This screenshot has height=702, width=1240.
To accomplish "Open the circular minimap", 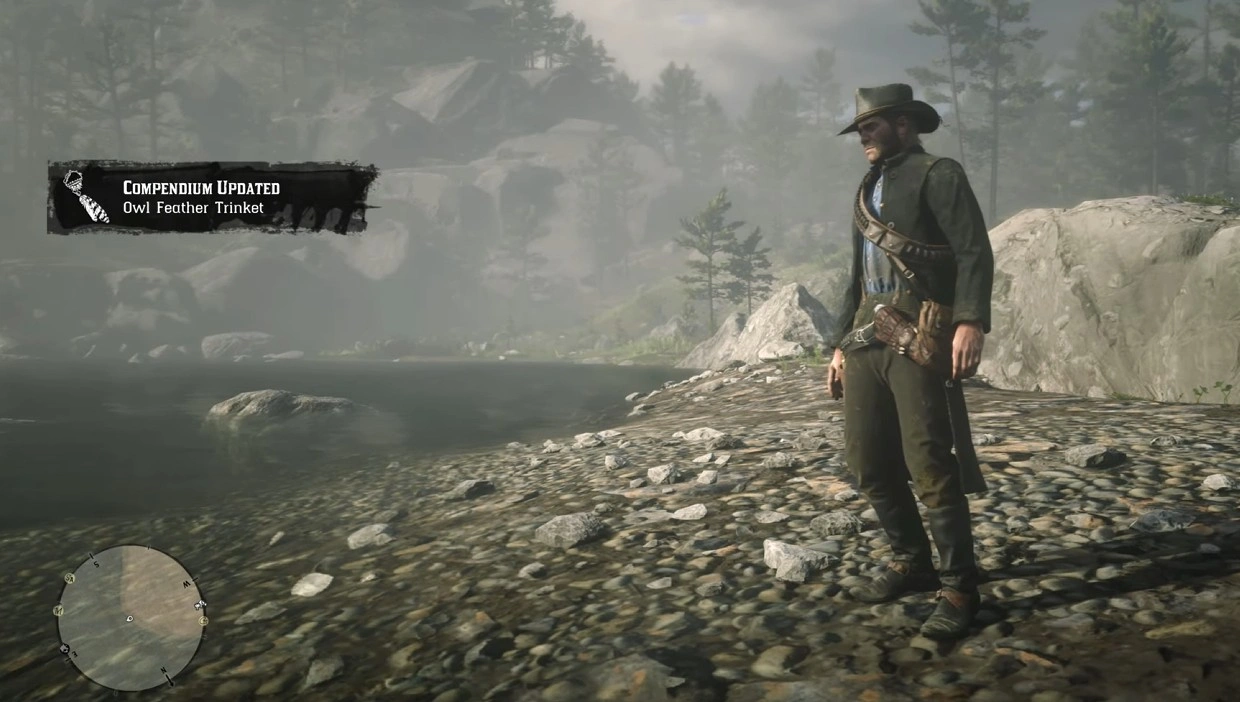I will [130, 617].
